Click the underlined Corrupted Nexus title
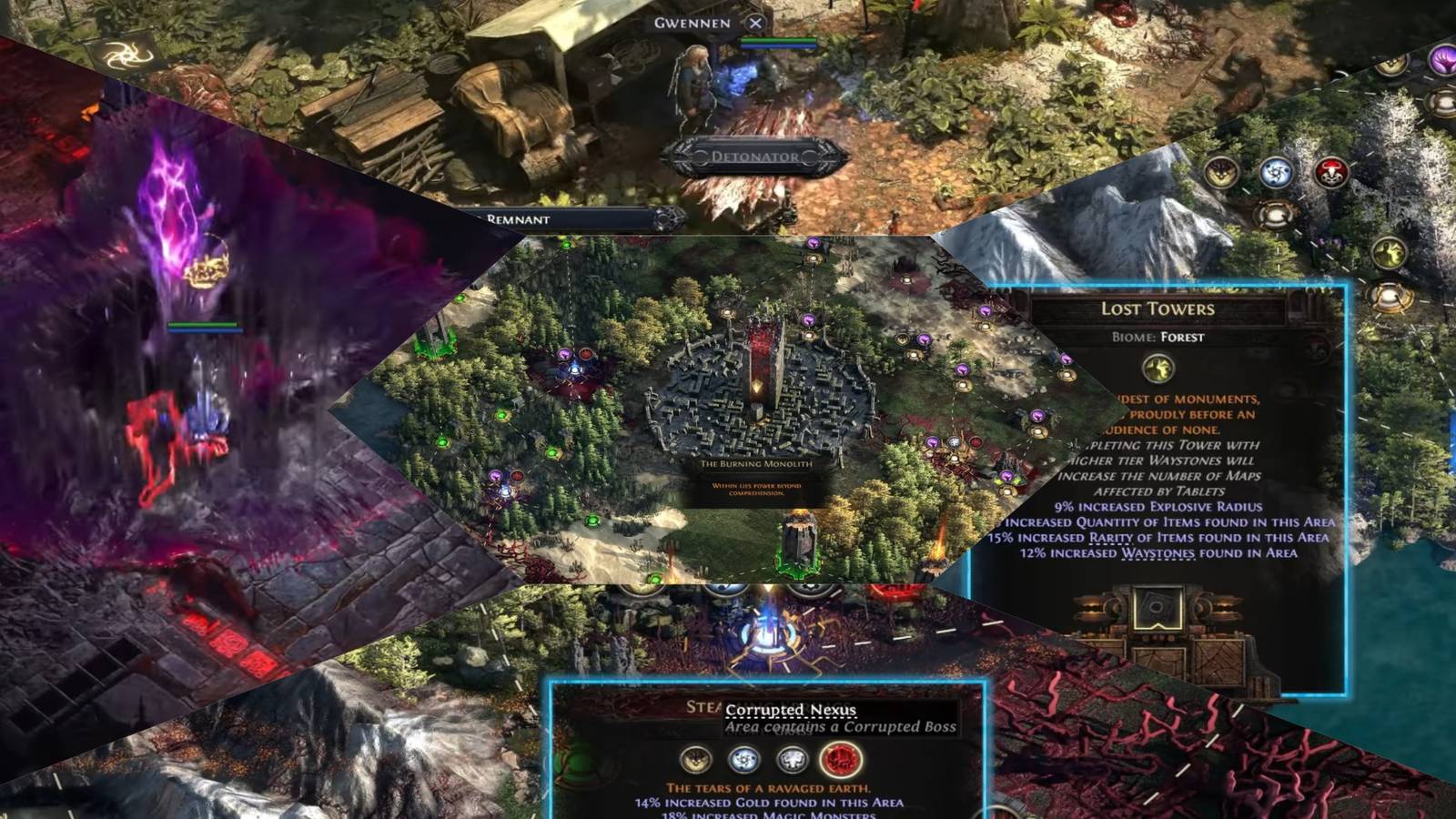This screenshot has width=1456, height=819. pos(792,710)
